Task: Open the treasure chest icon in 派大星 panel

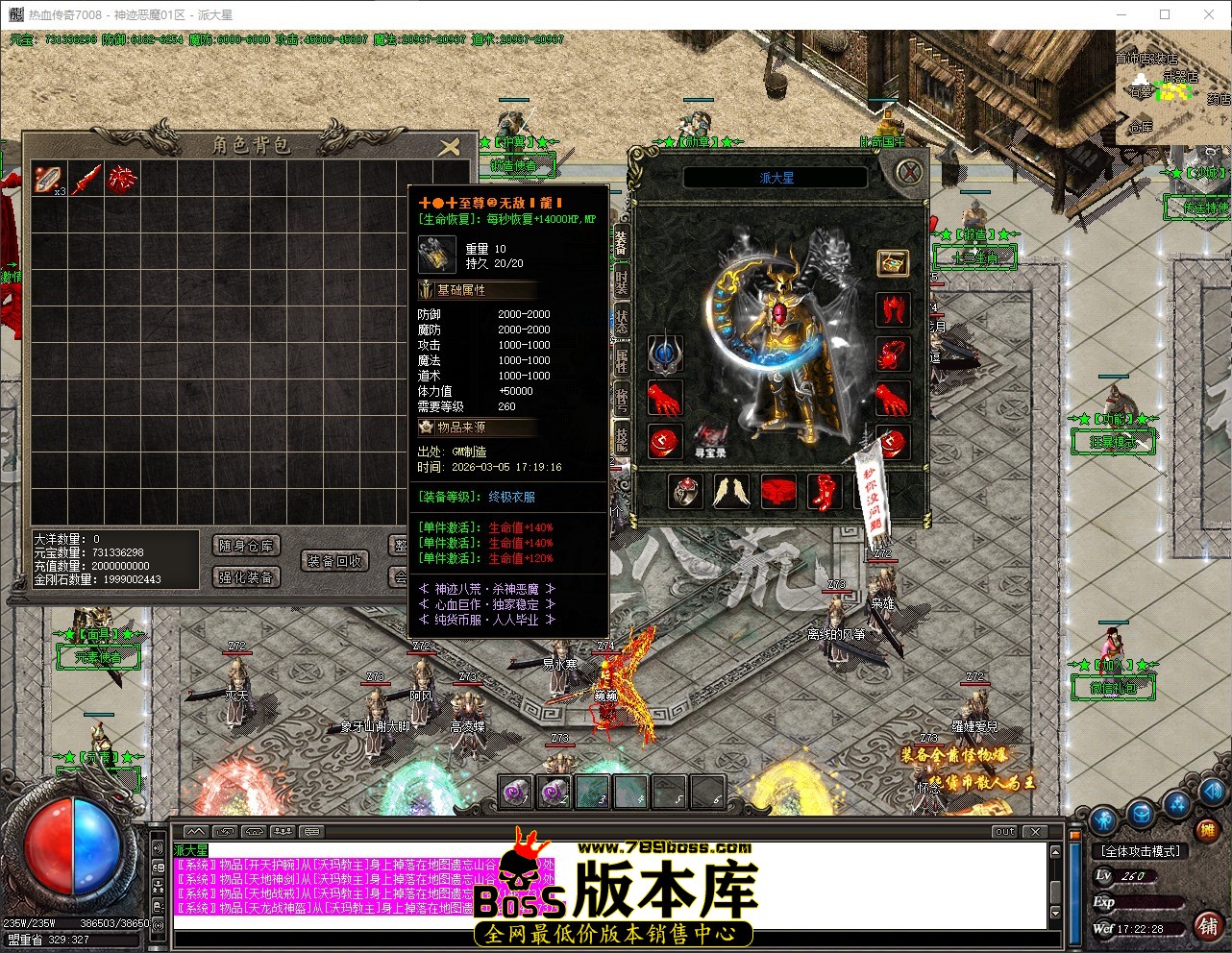Action: [x=893, y=263]
